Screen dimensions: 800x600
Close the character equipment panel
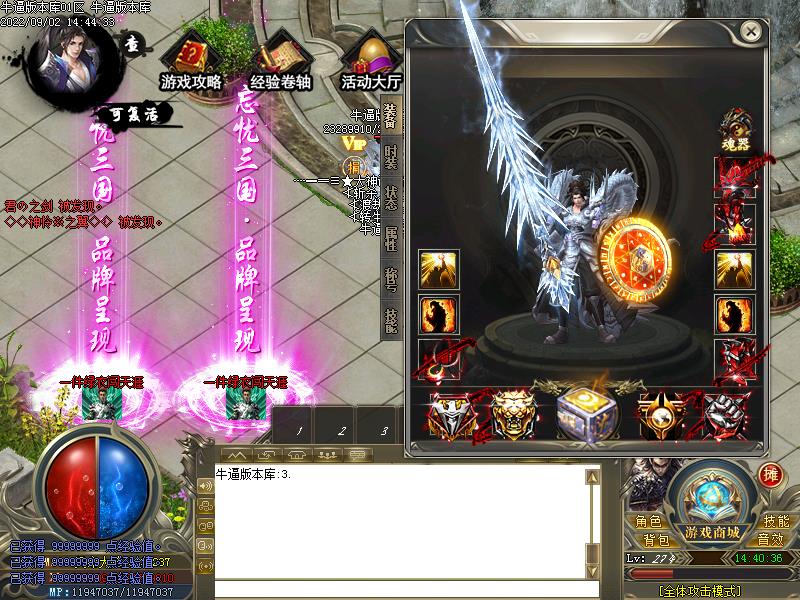751,32
